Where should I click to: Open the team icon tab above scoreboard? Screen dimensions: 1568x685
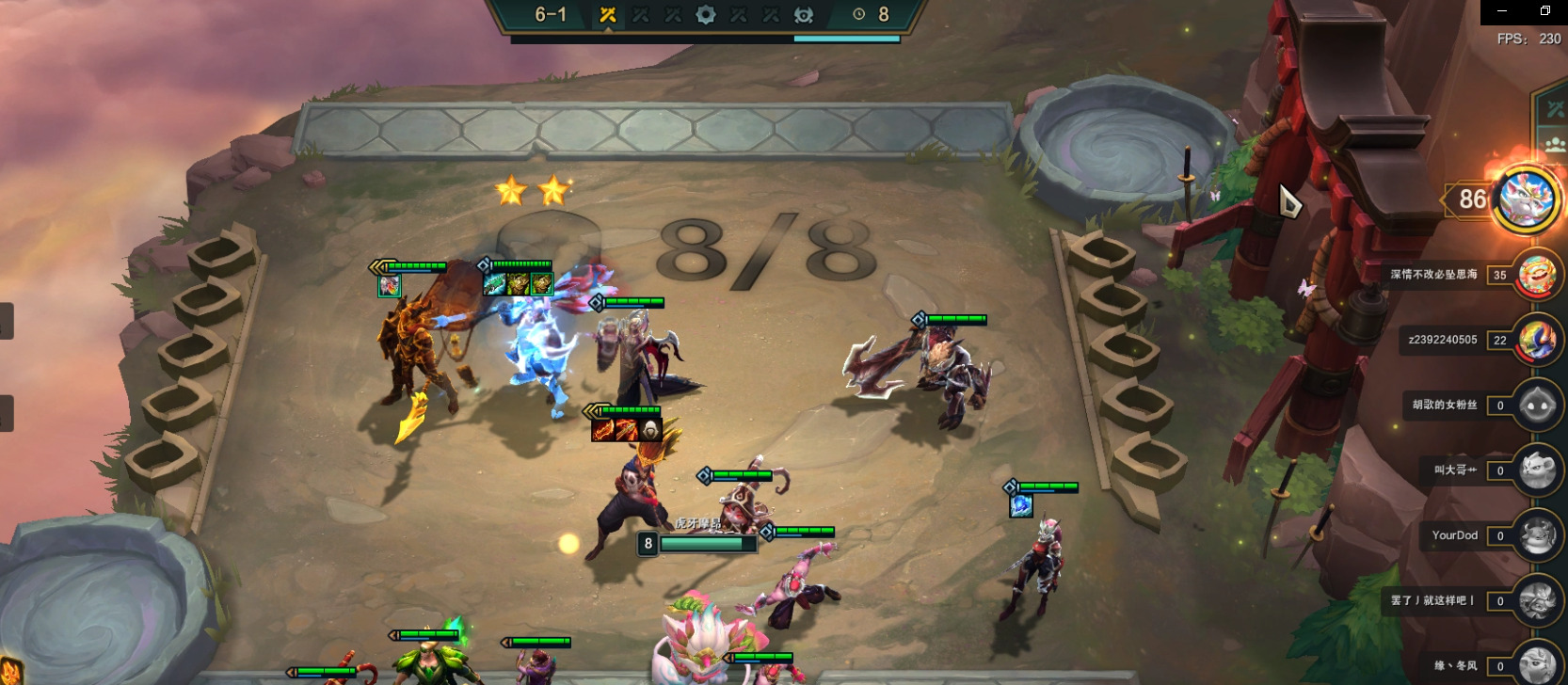[1554, 144]
